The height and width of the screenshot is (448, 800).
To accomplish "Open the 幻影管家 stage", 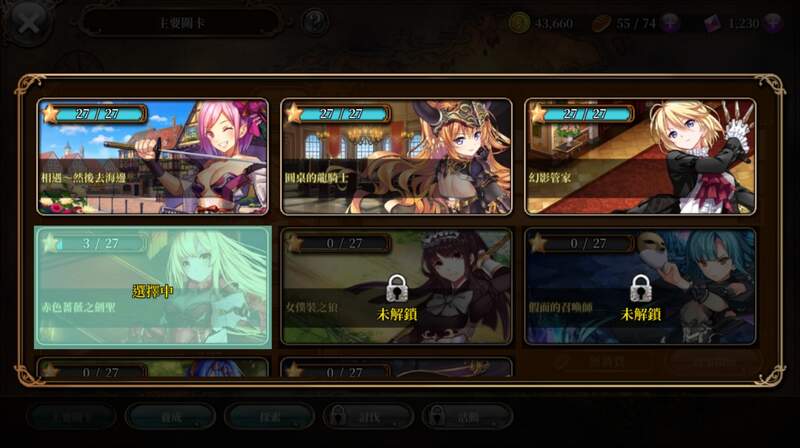I will [640, 156].
